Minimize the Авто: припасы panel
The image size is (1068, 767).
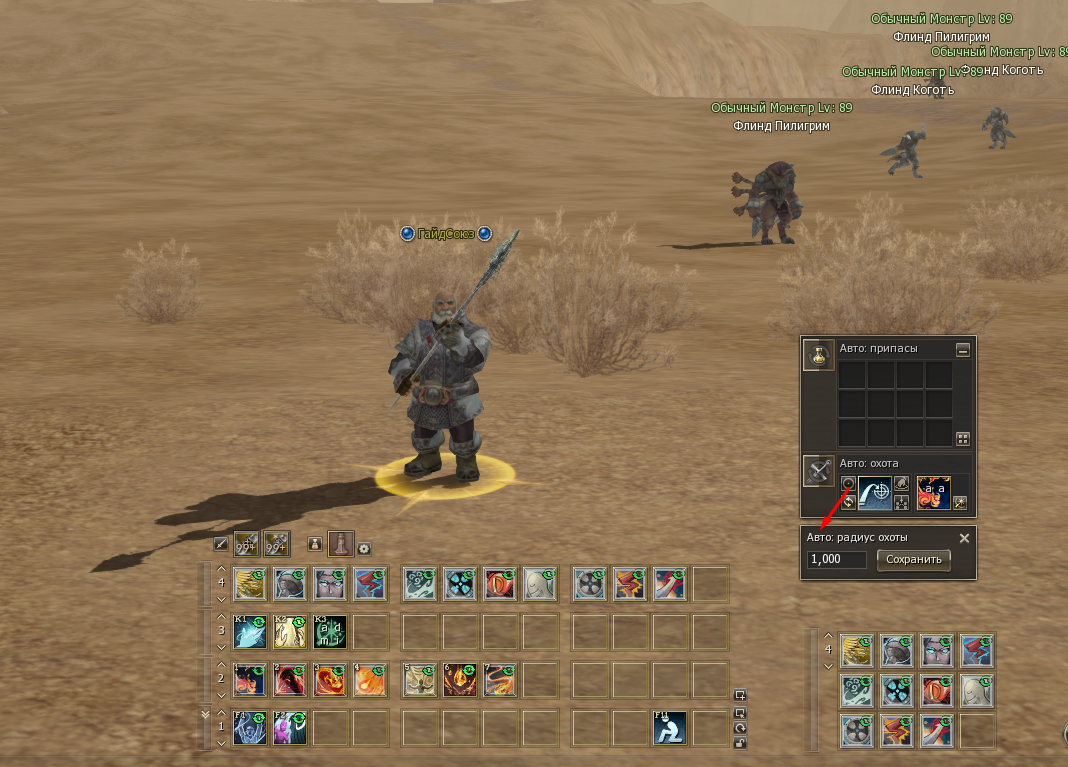point(963,350)
